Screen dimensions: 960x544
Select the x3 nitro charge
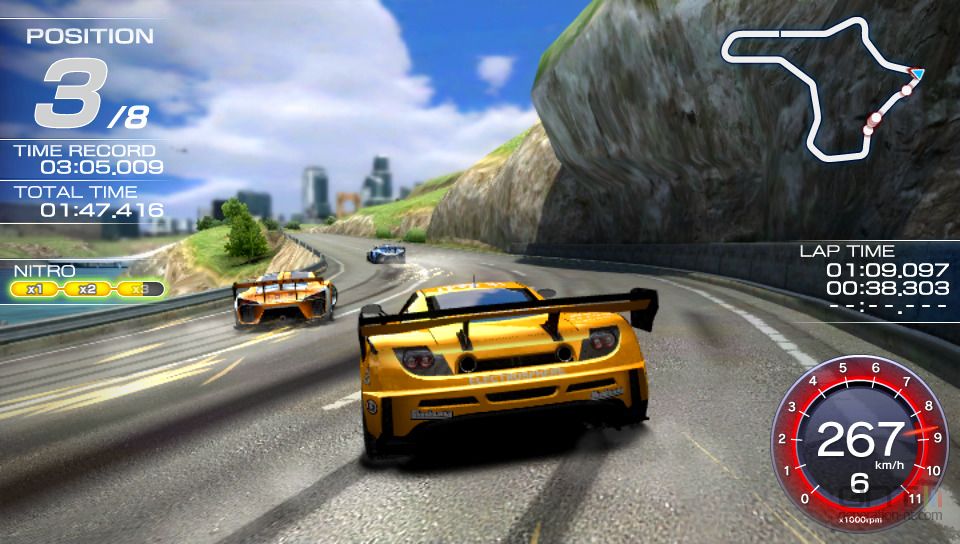140,289
